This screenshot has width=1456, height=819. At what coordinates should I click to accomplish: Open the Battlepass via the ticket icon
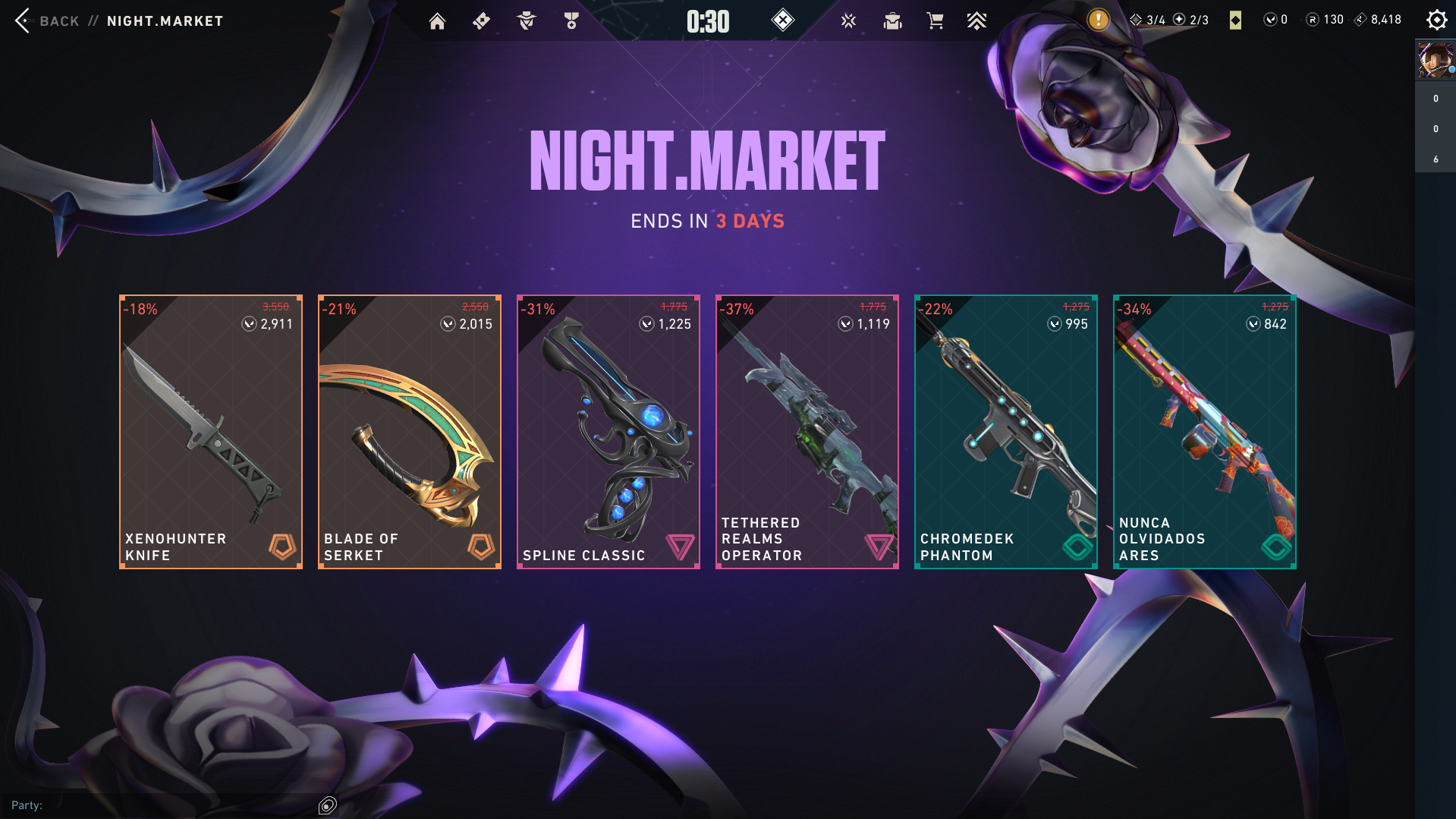(x=481, y=20)
